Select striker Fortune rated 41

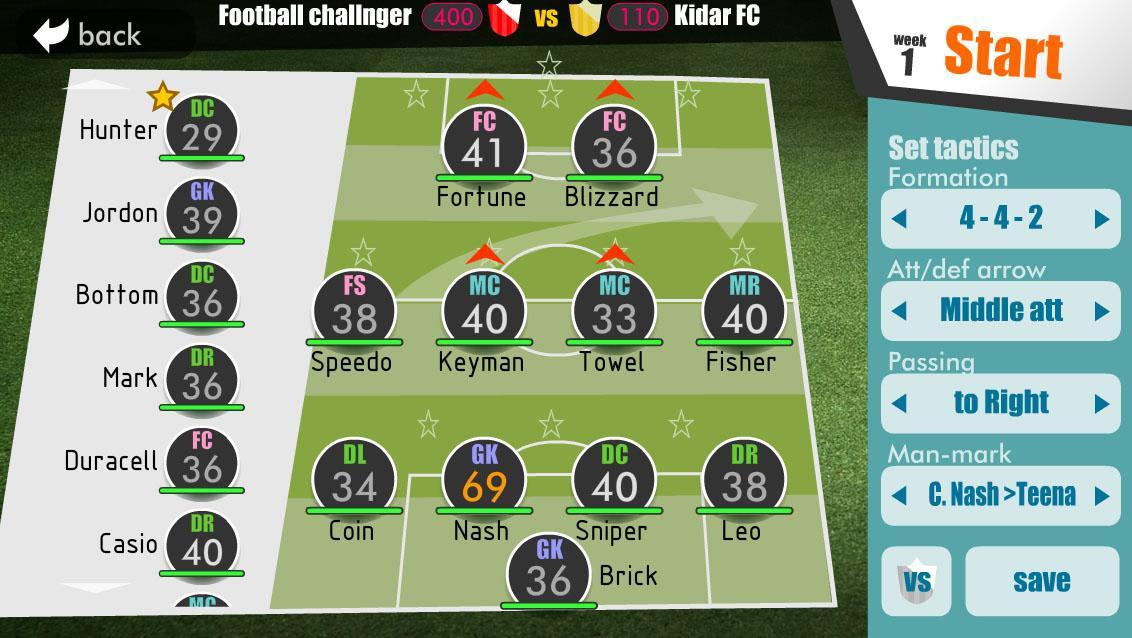pyautogui.click(x=484, y=145)
